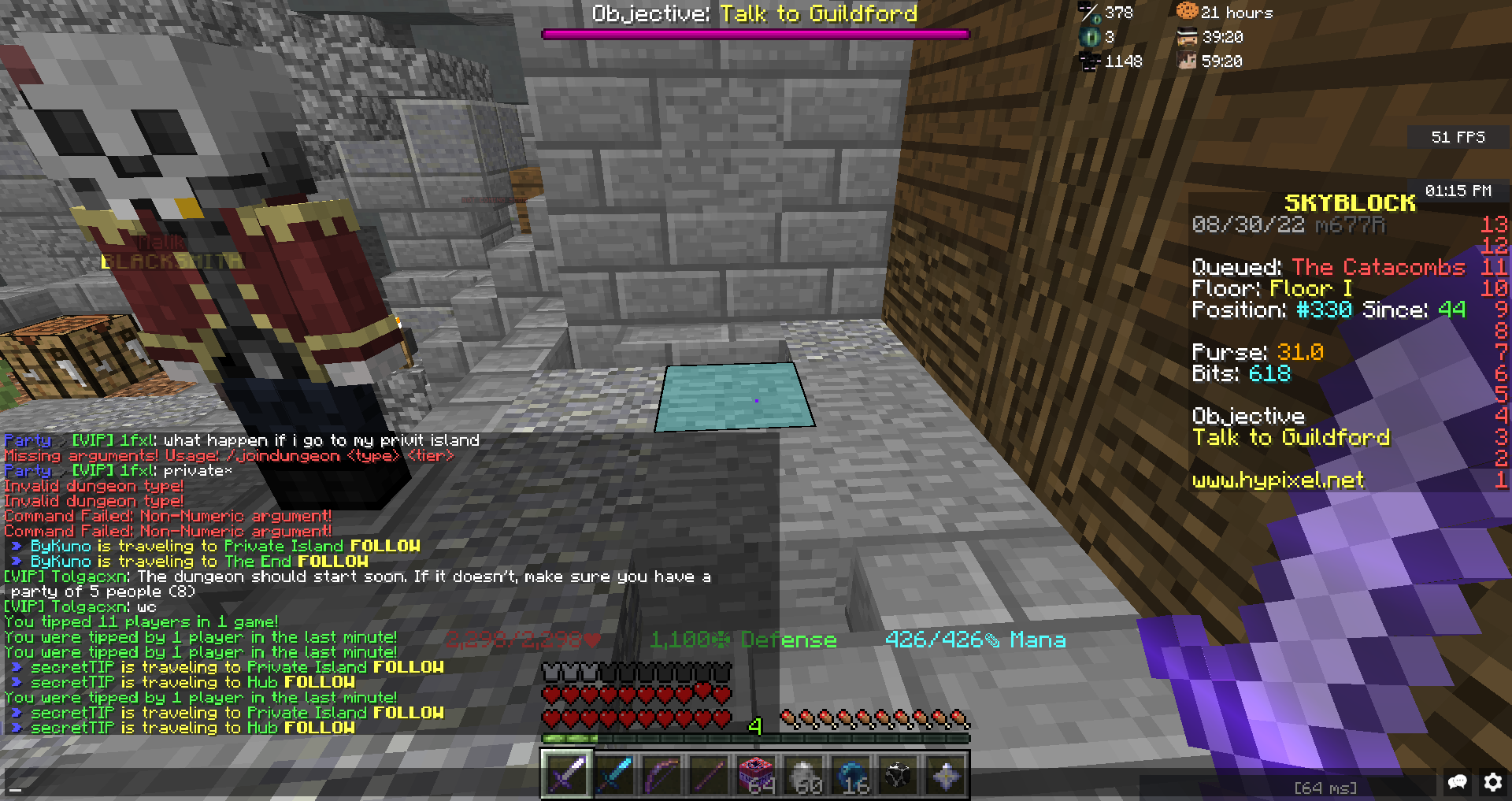Open chat using the speech bubble icon

1458,782
